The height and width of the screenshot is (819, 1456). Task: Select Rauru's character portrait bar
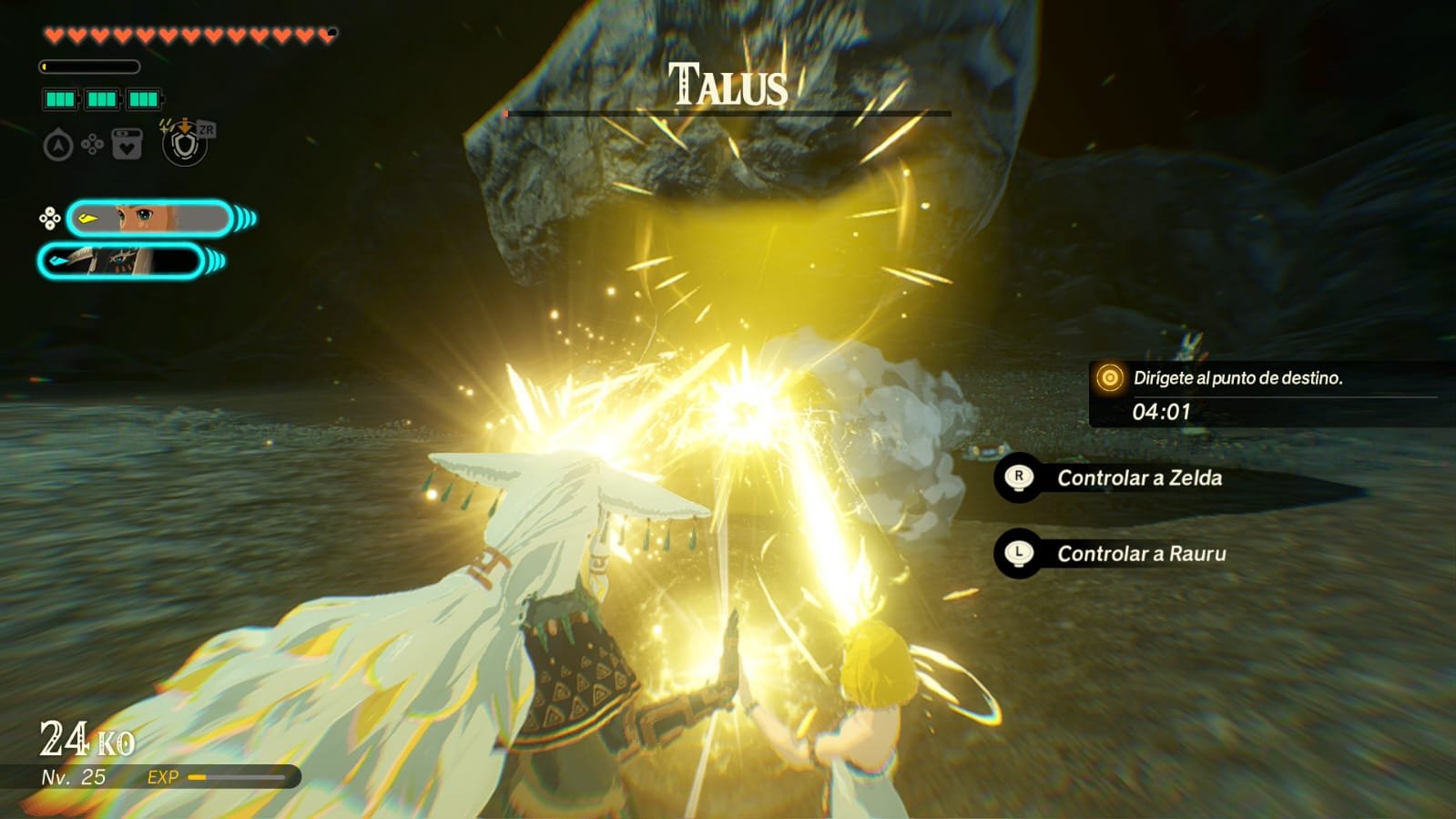121,261
